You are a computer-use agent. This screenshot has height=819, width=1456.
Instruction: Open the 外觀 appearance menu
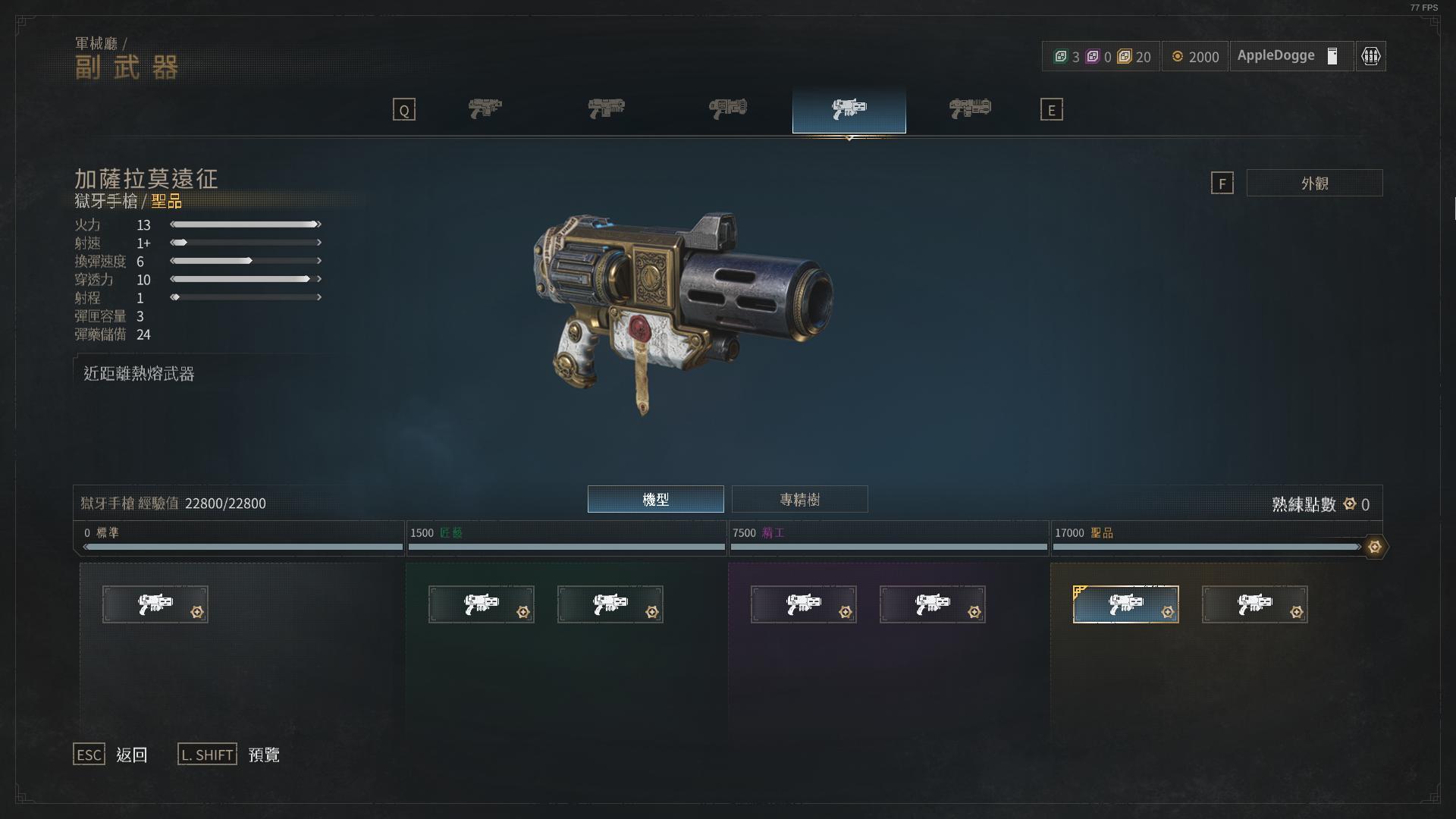[x=1314, y=183]
